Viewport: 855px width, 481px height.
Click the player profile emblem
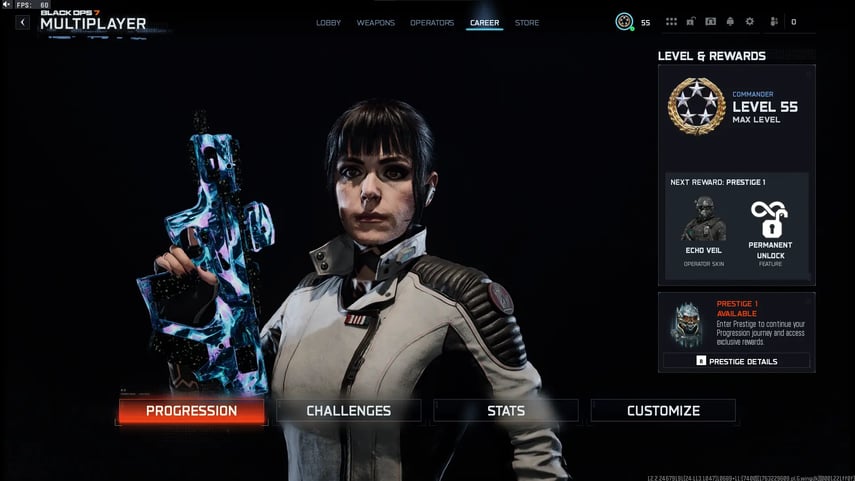coord(625,21)
